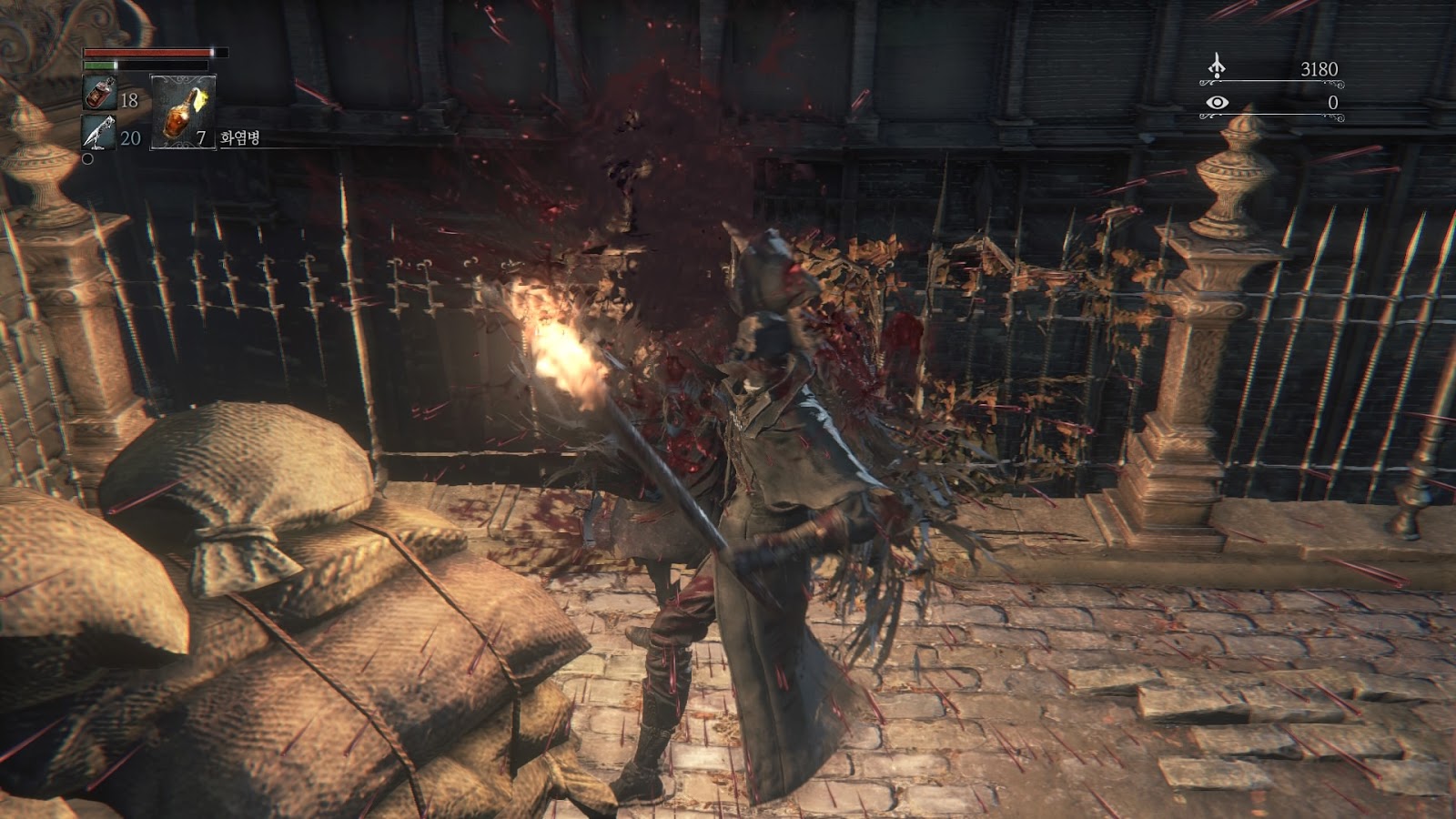1456x819 pixels.
Task: Choose the Molotov cocktail quick item slot
Action: pos(182,112)
